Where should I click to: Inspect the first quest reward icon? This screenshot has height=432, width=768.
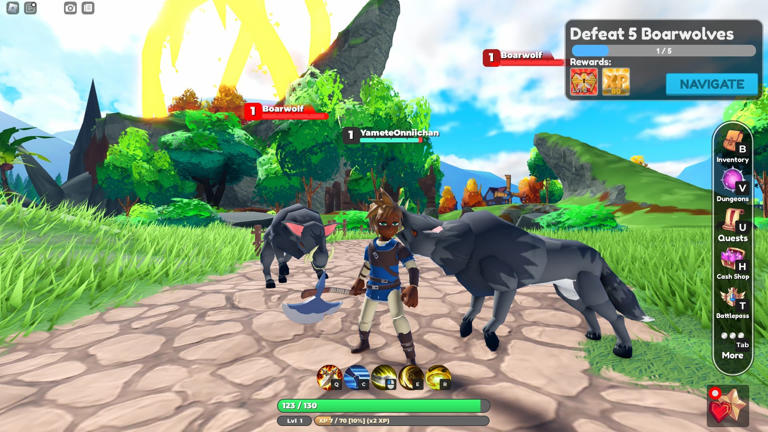coord(584,82)
